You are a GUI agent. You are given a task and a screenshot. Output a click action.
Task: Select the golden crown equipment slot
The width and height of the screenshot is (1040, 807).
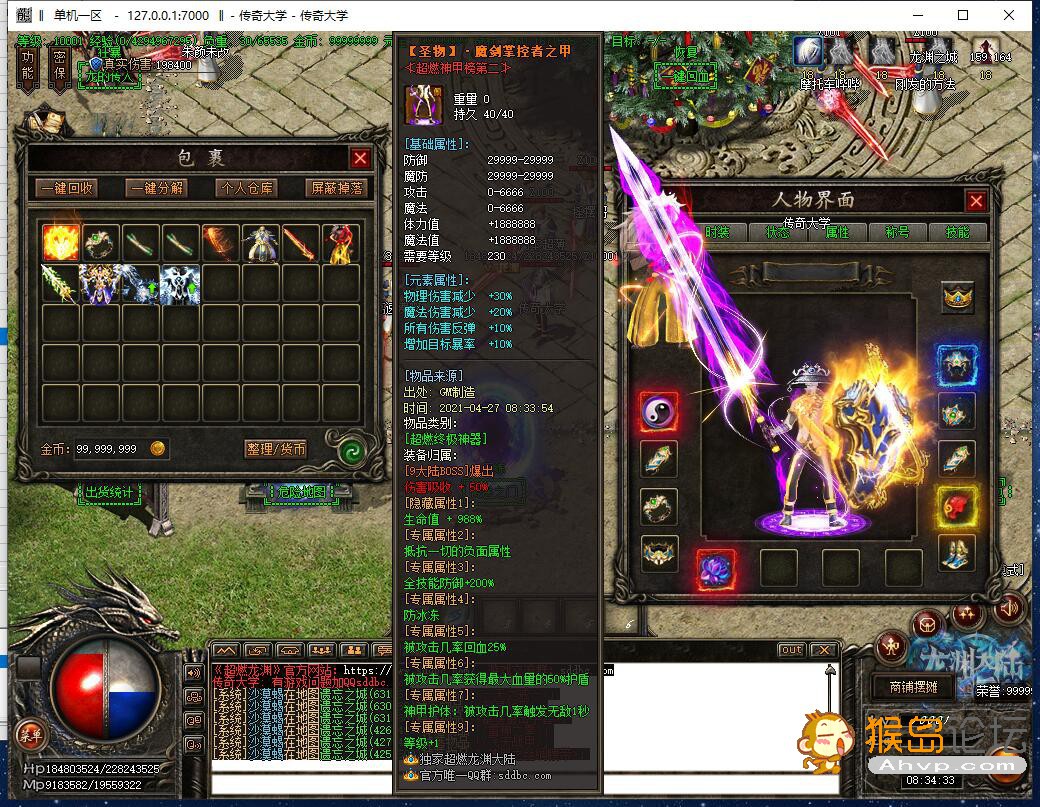[958, 297]
